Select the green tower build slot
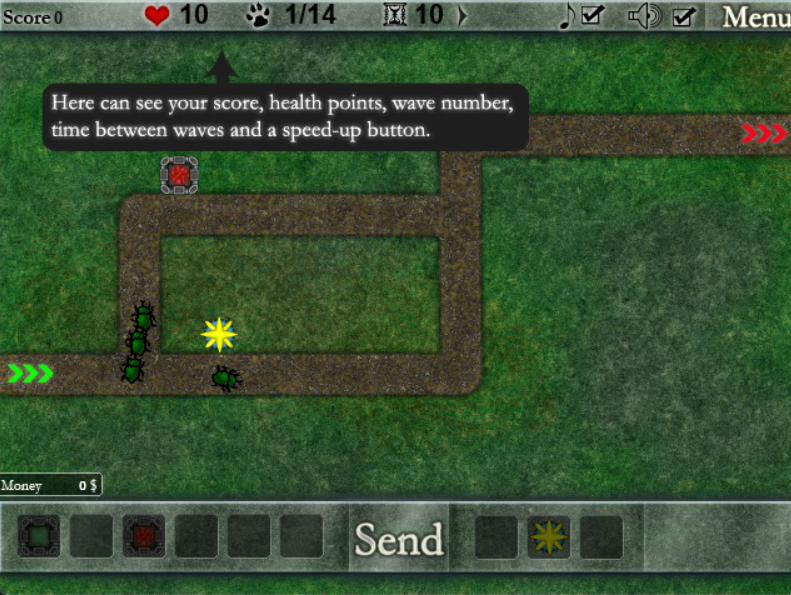Image resolution: width=791 pixels, height=595 pixels. coord(39,537)
